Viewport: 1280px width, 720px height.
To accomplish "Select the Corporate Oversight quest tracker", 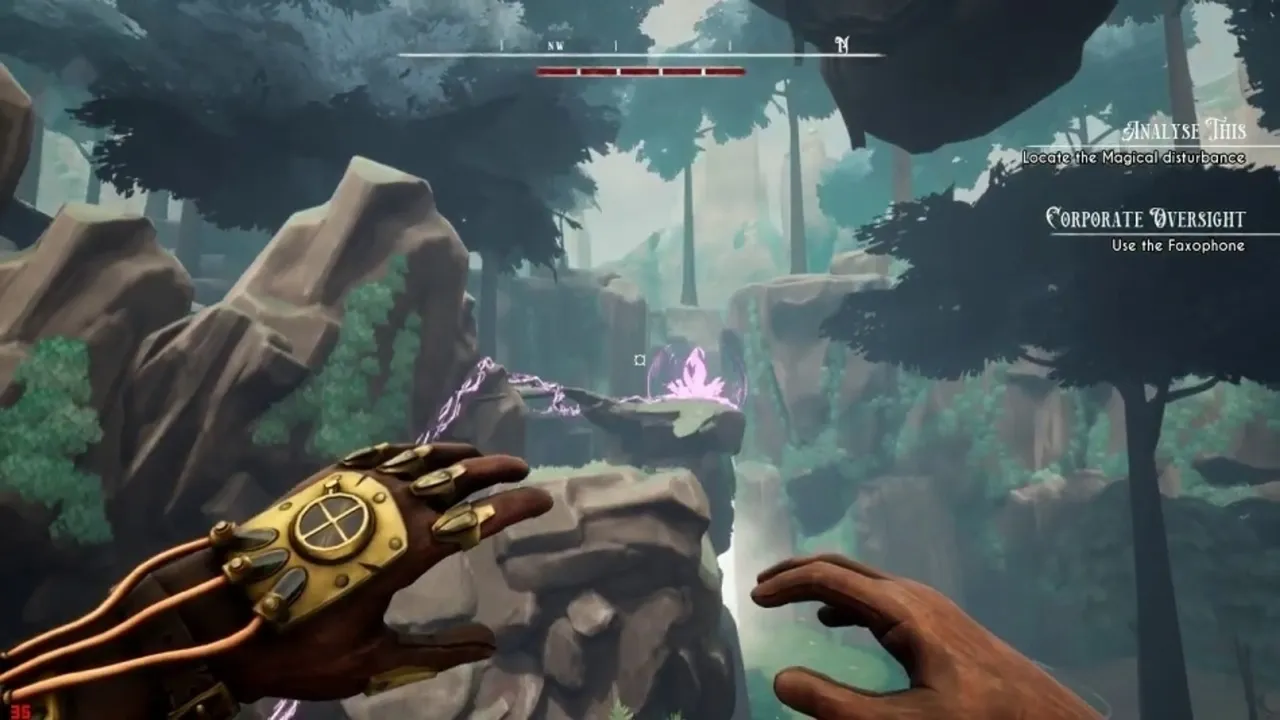I will pyautogui.click(x=1145, y=218).
